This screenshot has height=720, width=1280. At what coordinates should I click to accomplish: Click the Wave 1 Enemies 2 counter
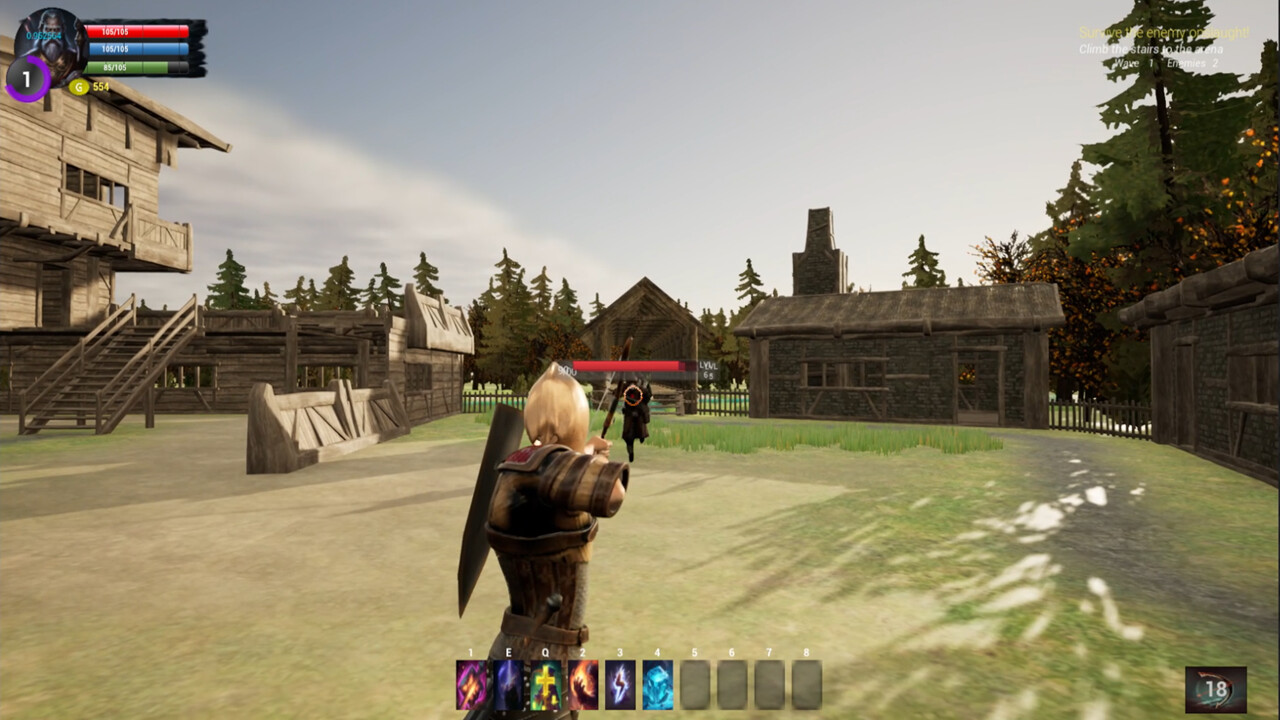point(1165,61)
